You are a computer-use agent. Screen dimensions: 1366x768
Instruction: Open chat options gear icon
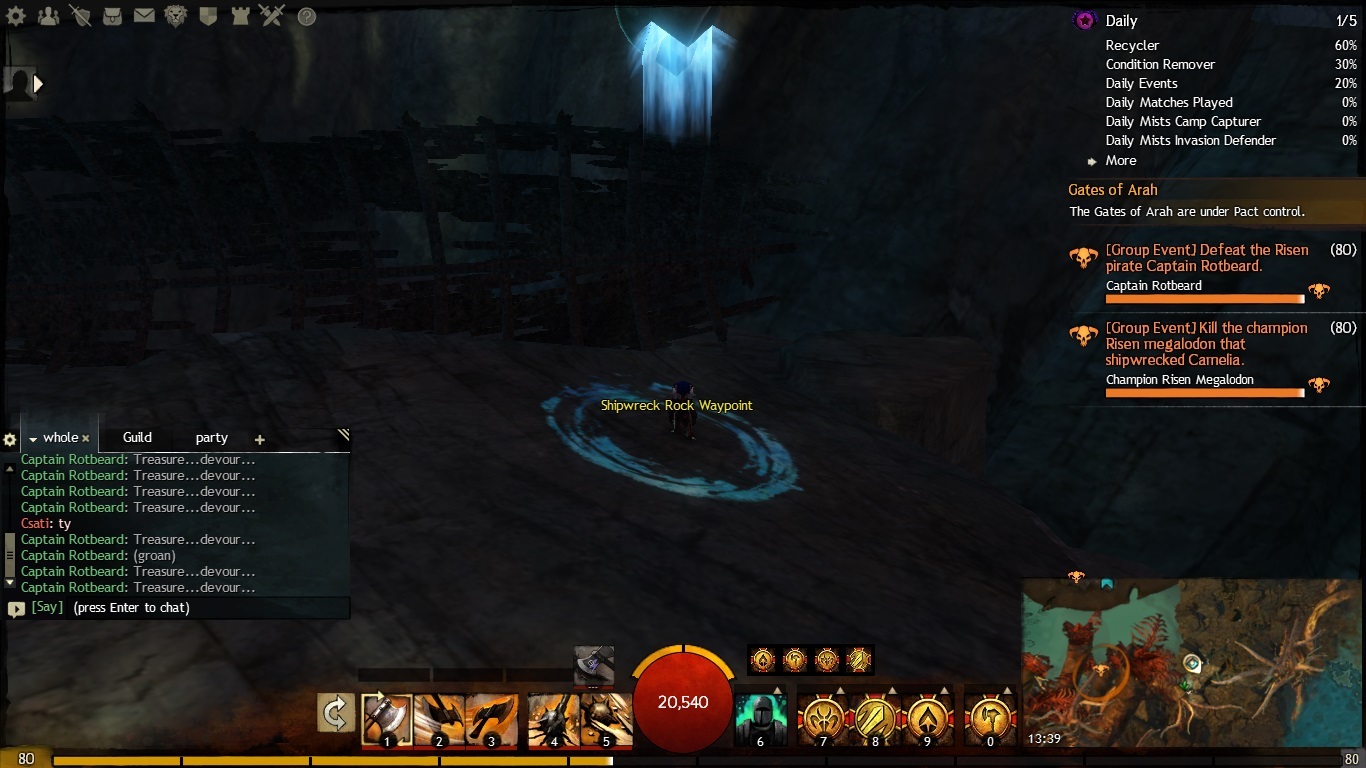pyautogui.click(x=10, y=440)
